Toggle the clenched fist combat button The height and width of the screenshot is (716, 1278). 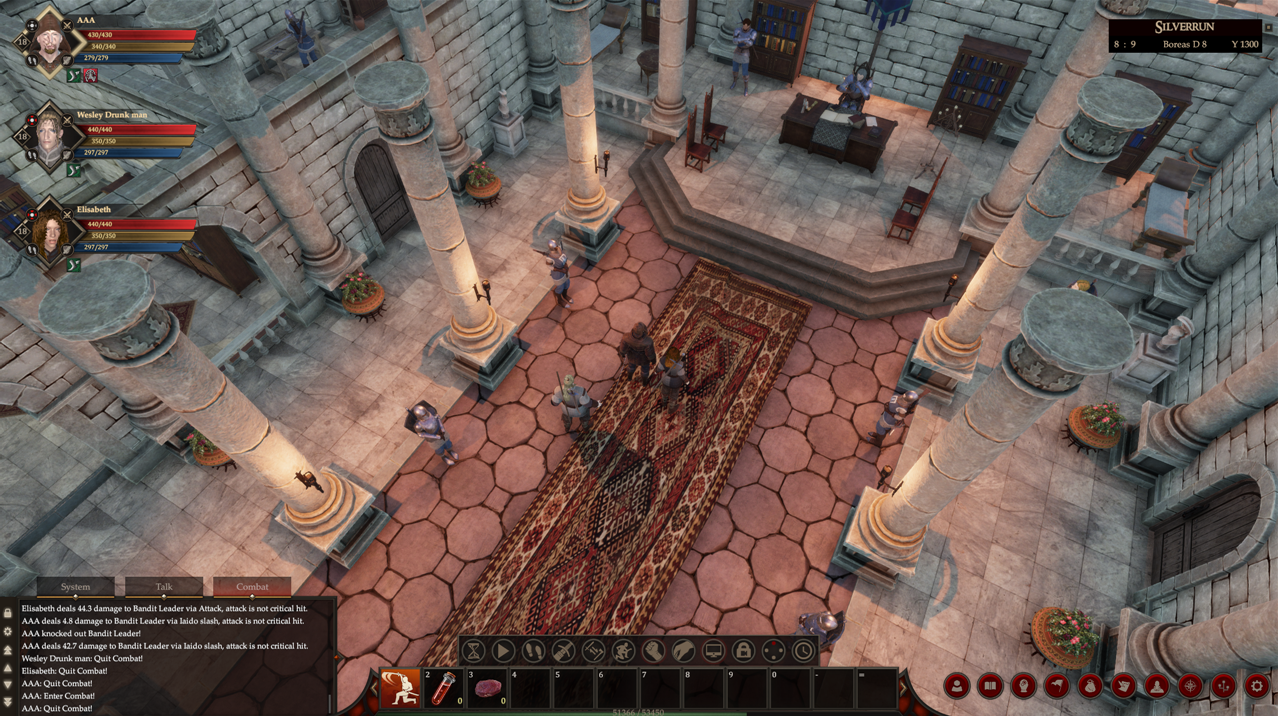(654, 652)
